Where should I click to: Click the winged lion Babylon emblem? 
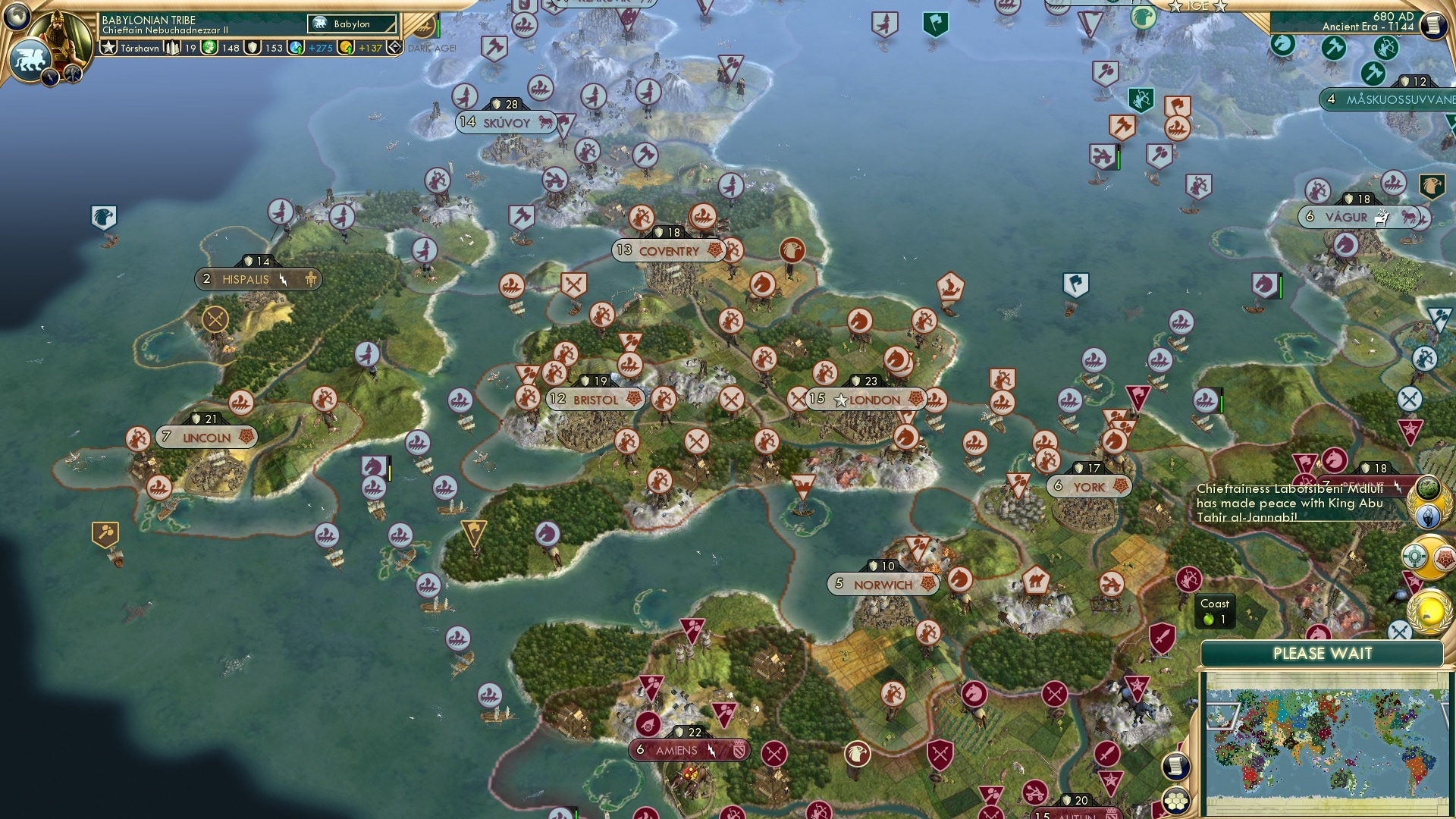[x=31, y=59]
